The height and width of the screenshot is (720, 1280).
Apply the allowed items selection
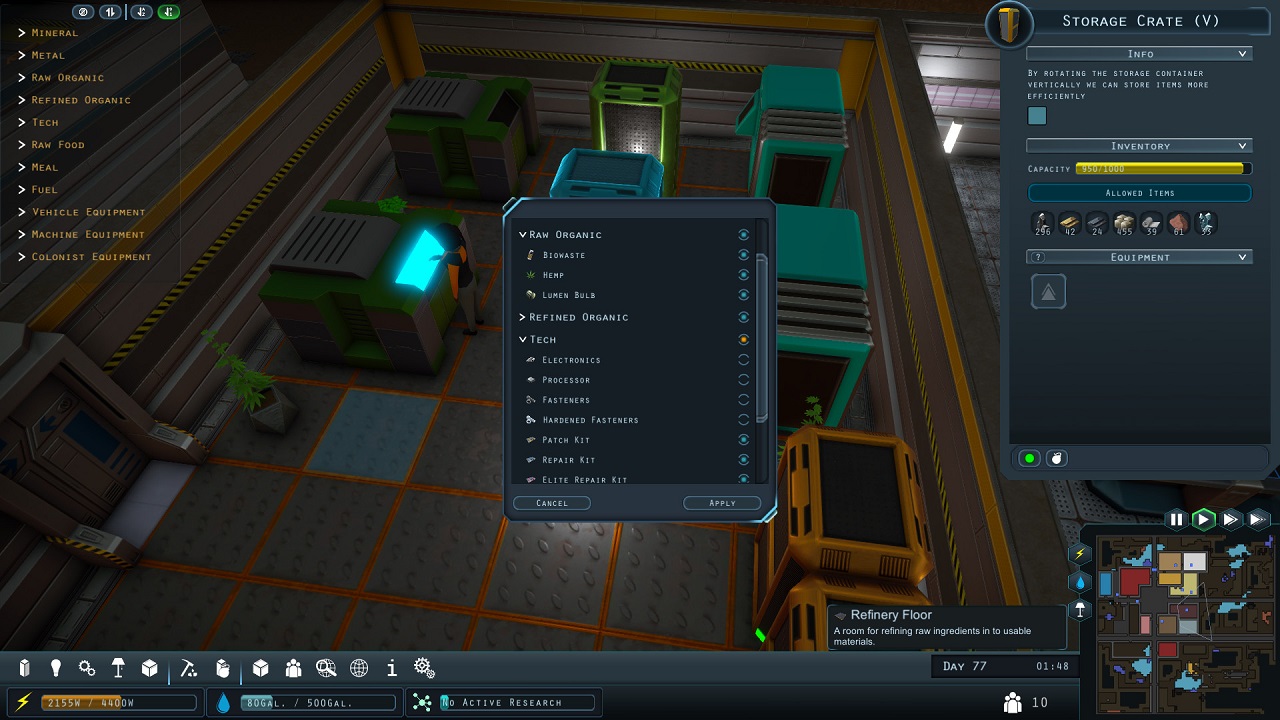(x=722, y=503)
